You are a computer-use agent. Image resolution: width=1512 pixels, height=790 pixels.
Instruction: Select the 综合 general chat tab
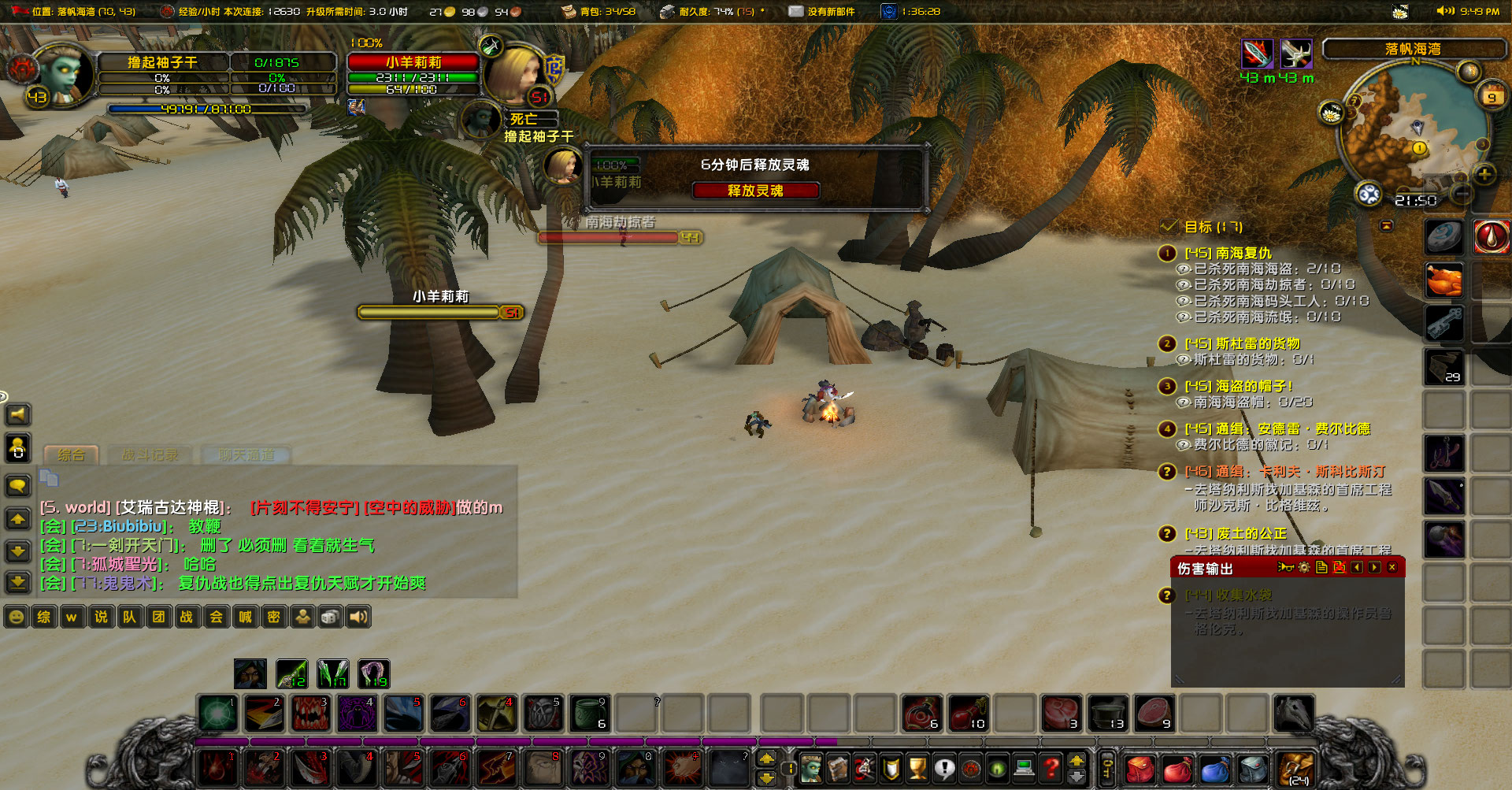pyautogui.click(x=71, y=455)
